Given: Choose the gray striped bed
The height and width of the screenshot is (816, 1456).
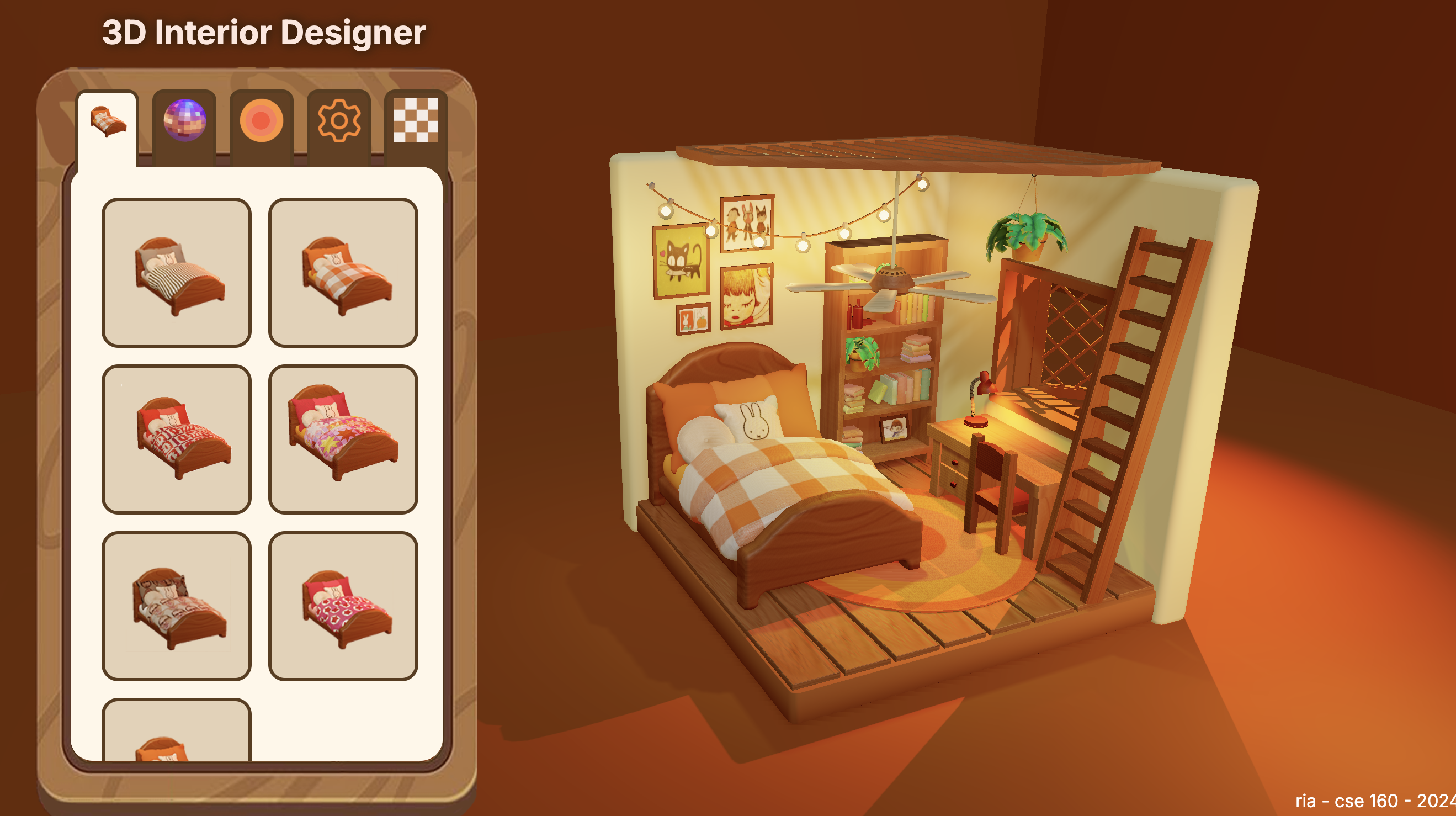Looking at the screenshot, I should [x=177, y=272].
